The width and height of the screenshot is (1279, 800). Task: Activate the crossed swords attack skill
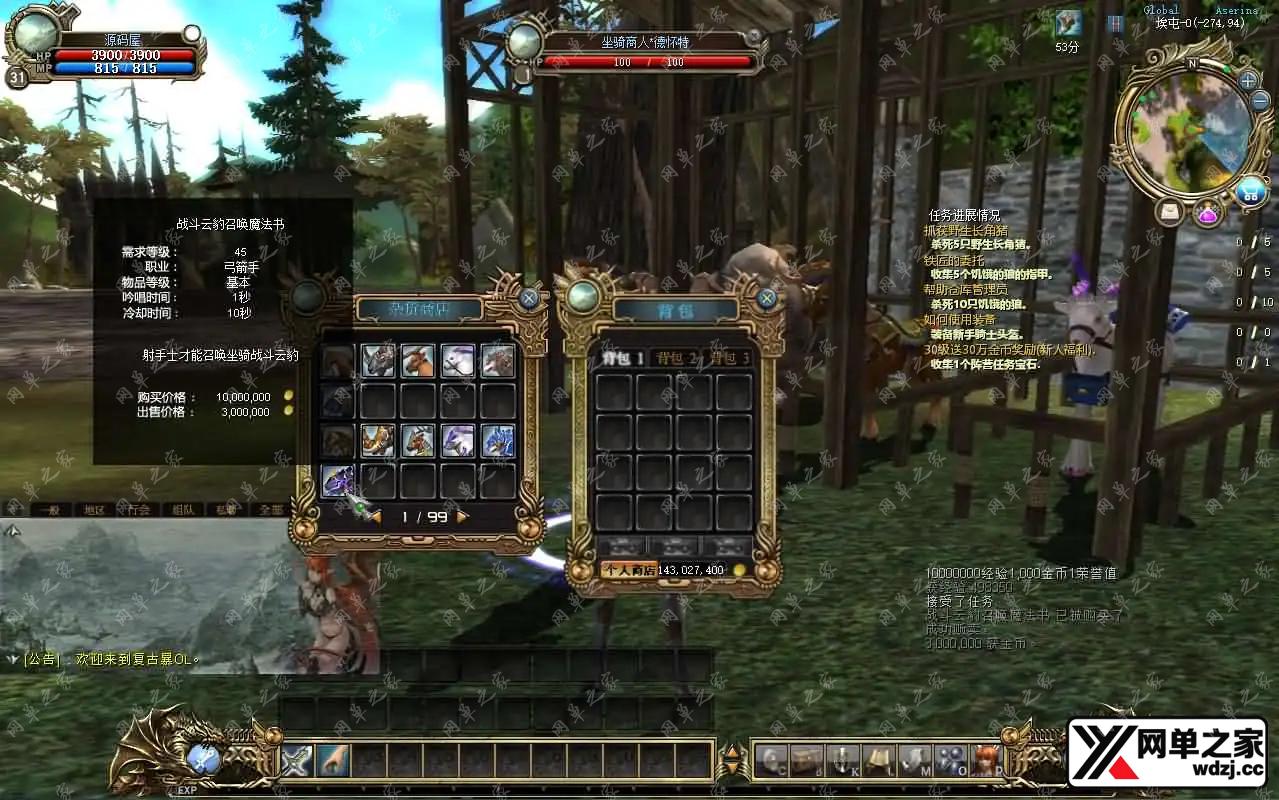(x=297, y=761)
